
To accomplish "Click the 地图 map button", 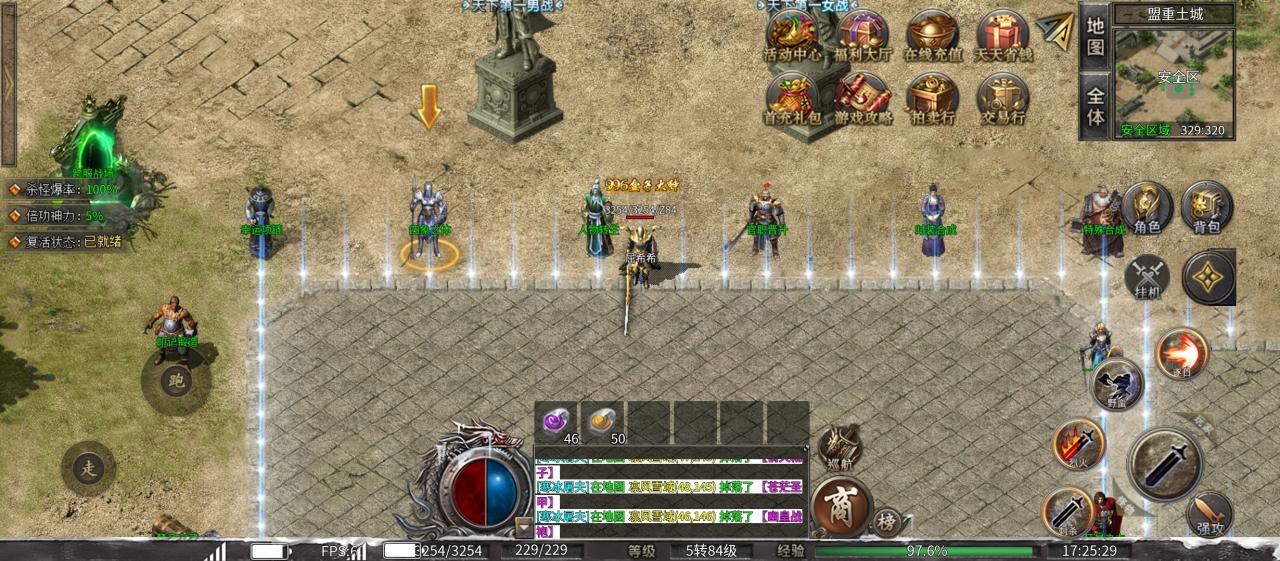I will click(x=1095, y=36).
